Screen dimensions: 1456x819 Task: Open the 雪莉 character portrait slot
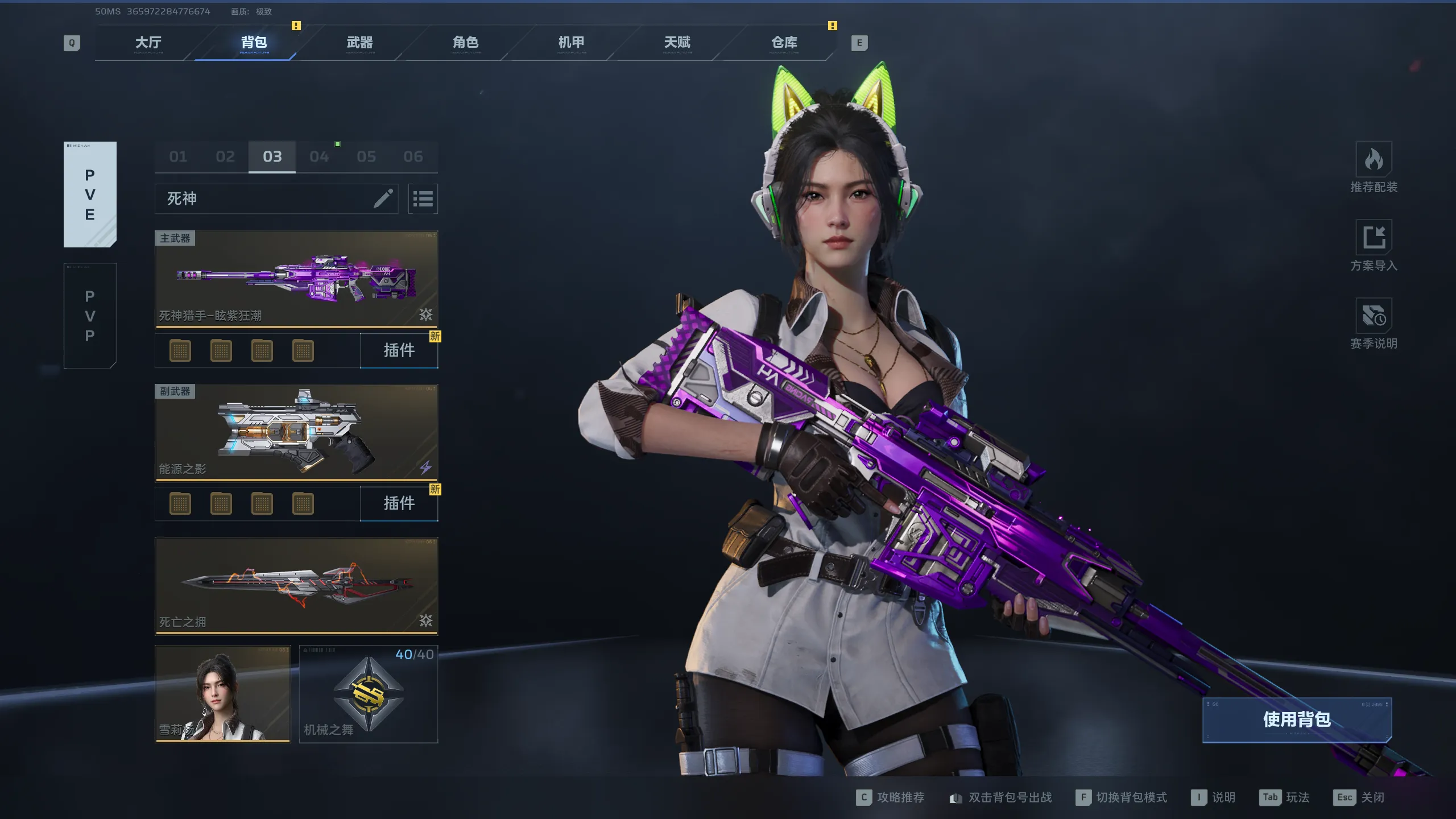pyautogui.click(x=222, y=694)
